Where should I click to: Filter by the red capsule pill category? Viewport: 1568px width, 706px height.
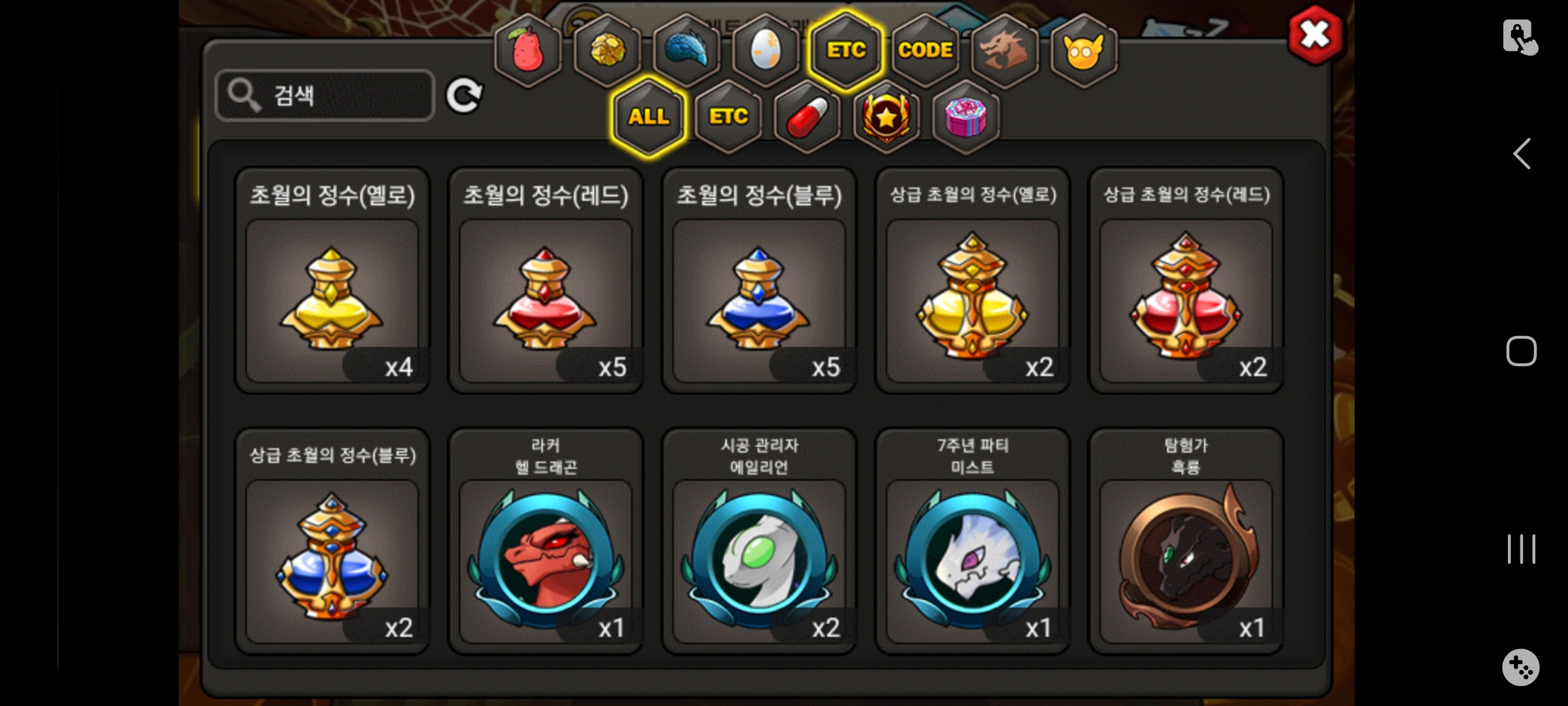click(808, 117)
